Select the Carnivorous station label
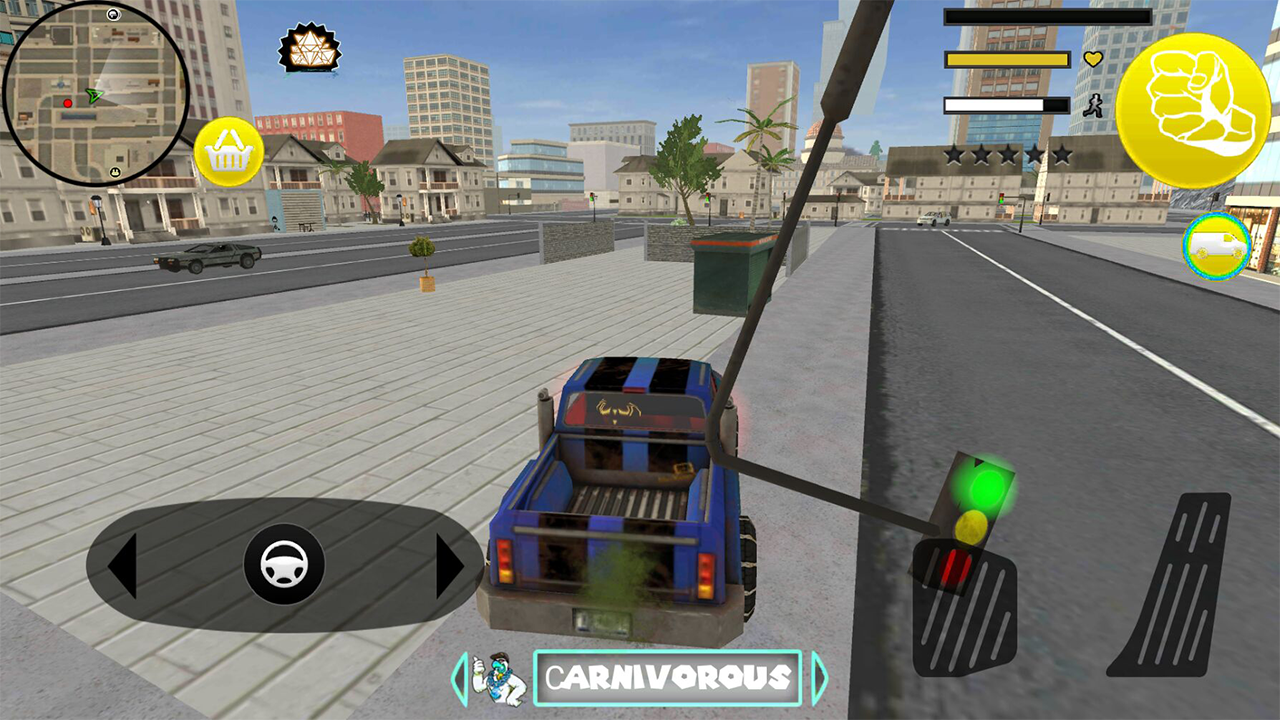 click(668, 678)
